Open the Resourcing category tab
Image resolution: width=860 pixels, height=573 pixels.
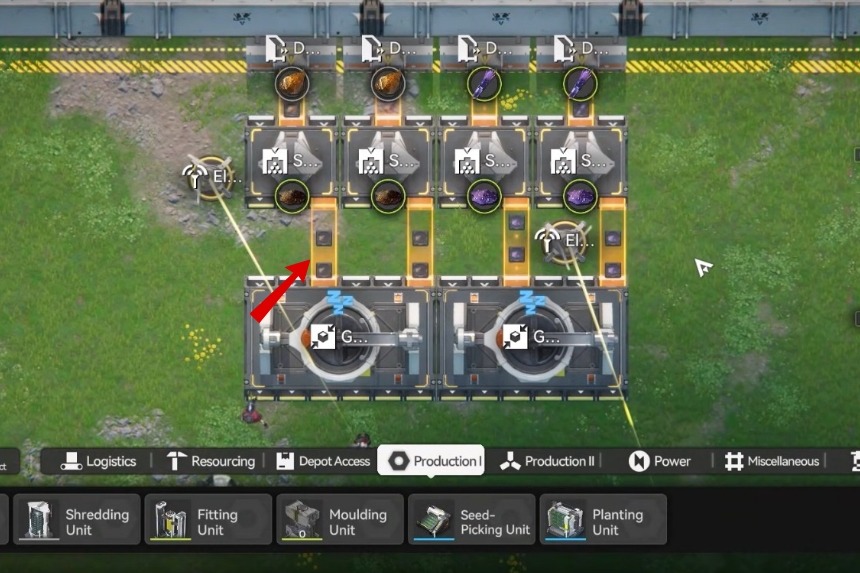click(211, 461)
